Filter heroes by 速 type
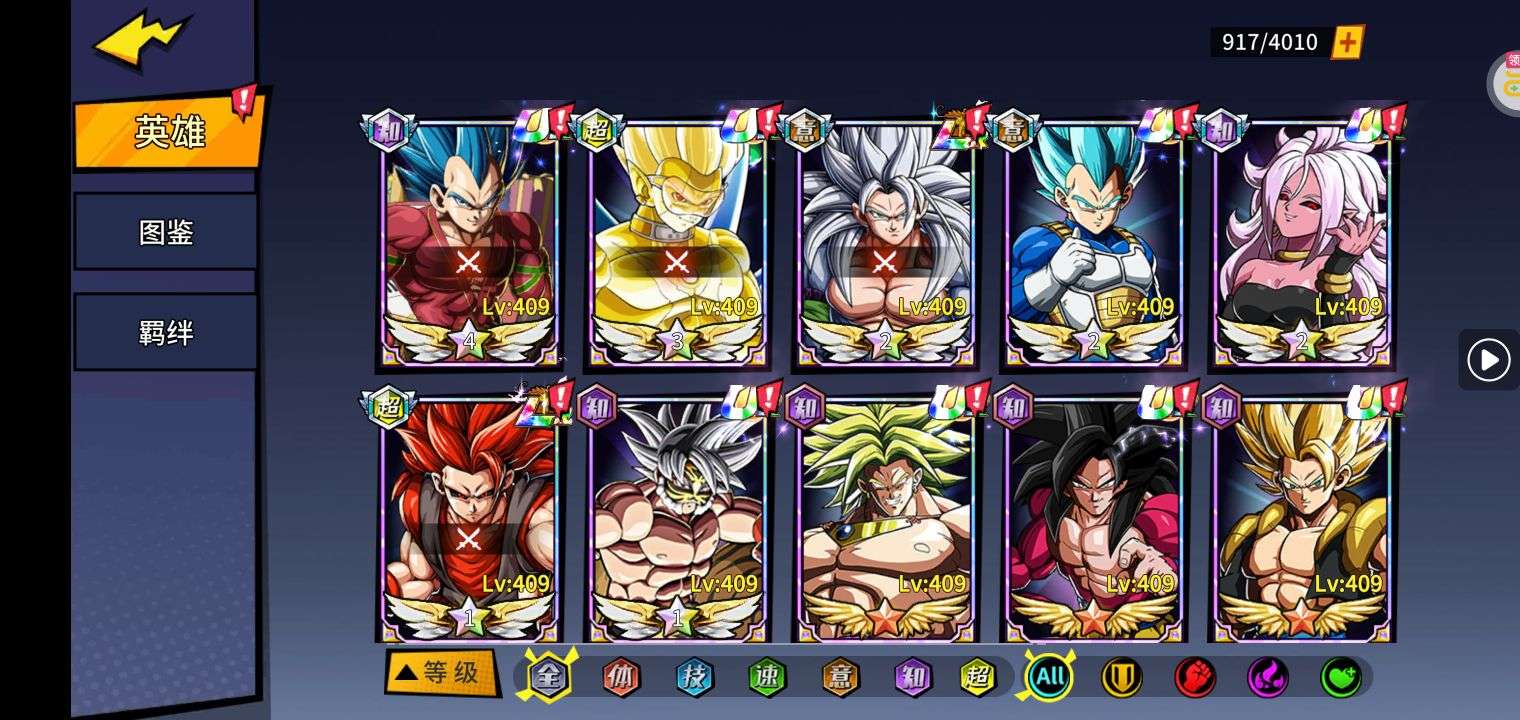The height and width of the screenshot is (720, 1520). point(767,678)
